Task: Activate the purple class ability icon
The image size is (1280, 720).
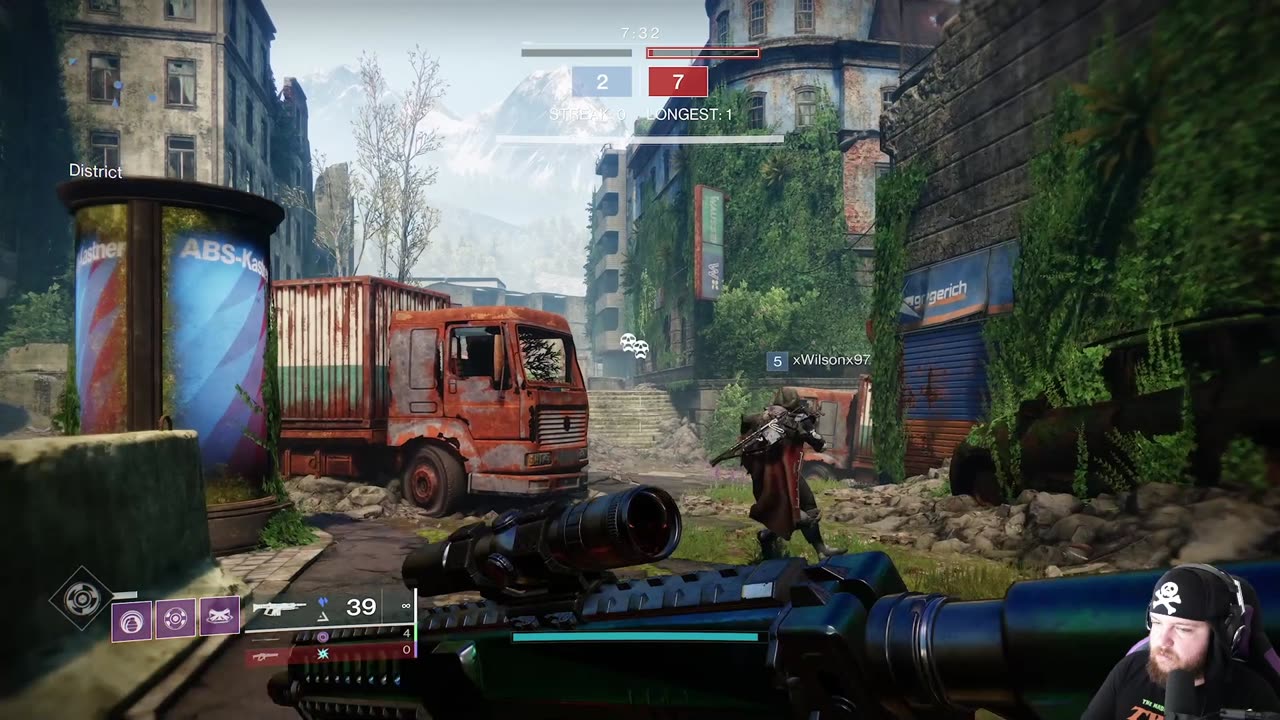Action: pyautogui.click(x=219, y=618)
